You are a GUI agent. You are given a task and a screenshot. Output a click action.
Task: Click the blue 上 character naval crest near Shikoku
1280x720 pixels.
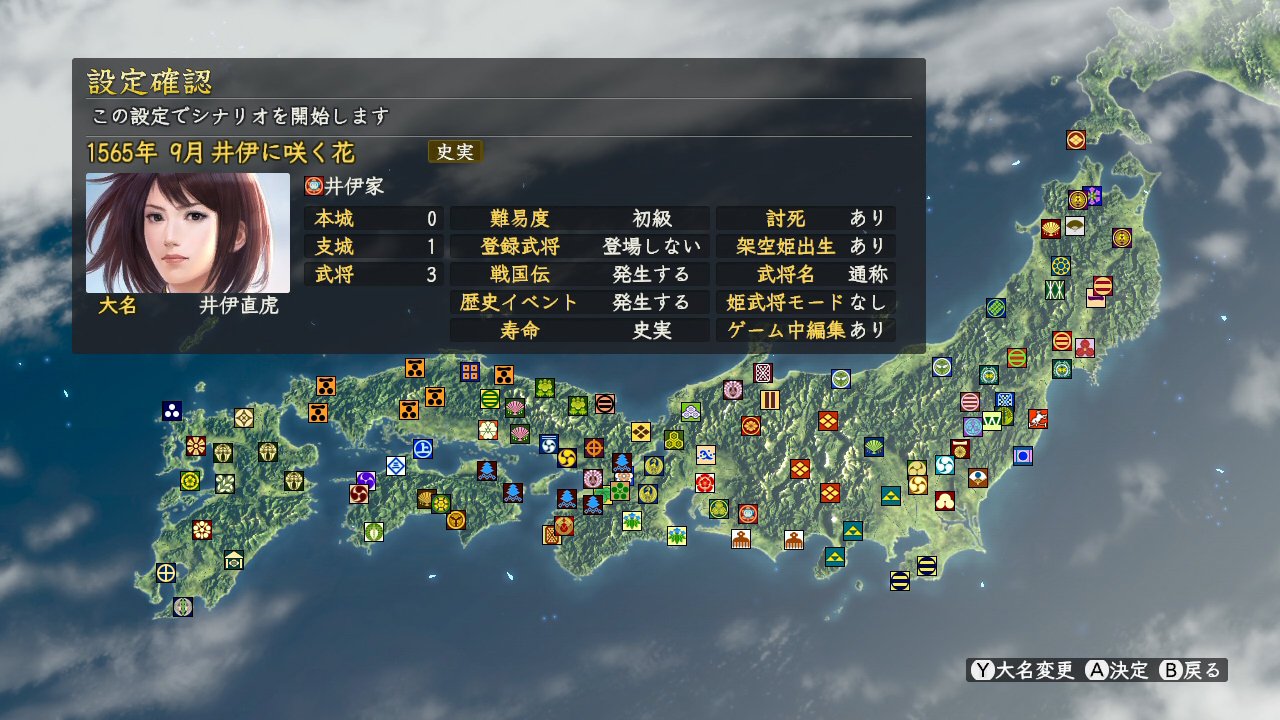423,447
